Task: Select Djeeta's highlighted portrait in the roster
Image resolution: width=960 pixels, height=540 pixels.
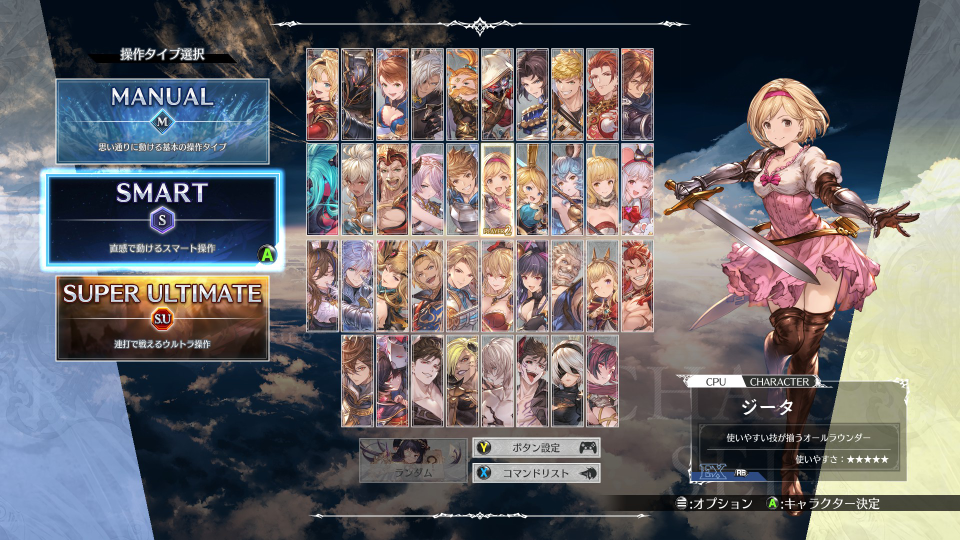Action: (497, 189)
